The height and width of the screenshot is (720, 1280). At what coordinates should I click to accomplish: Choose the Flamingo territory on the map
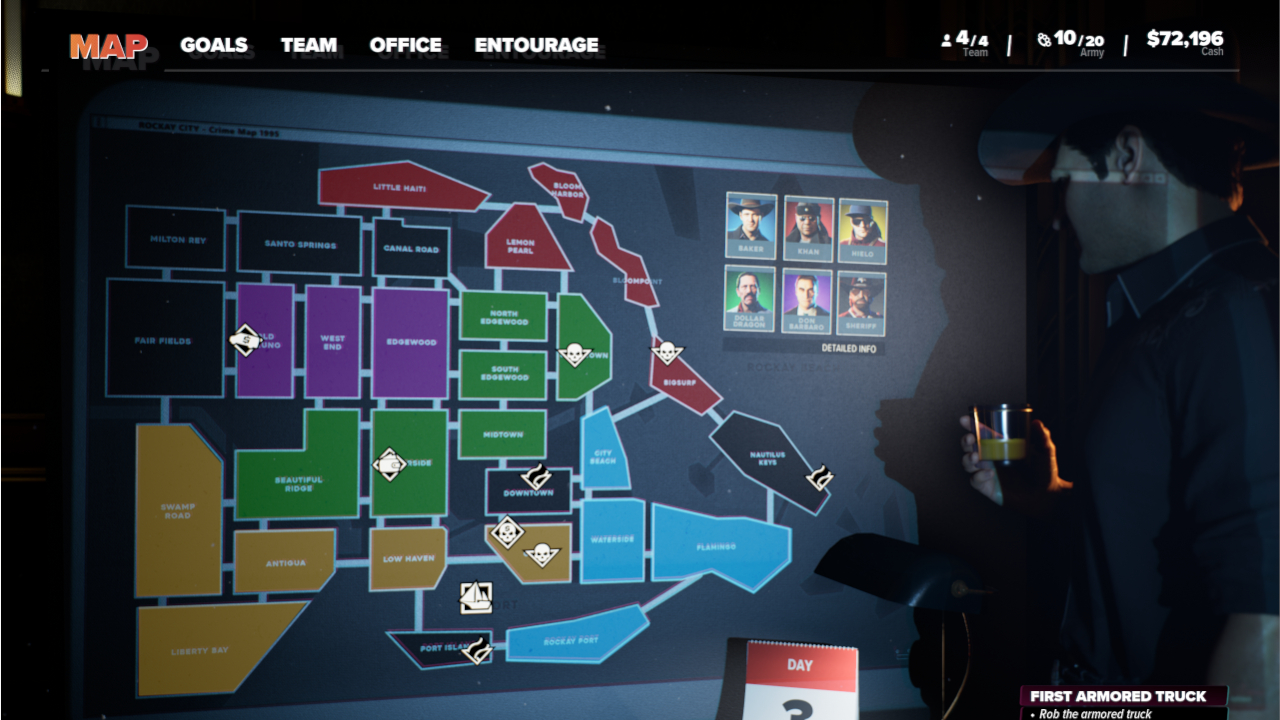click(718, 546)
